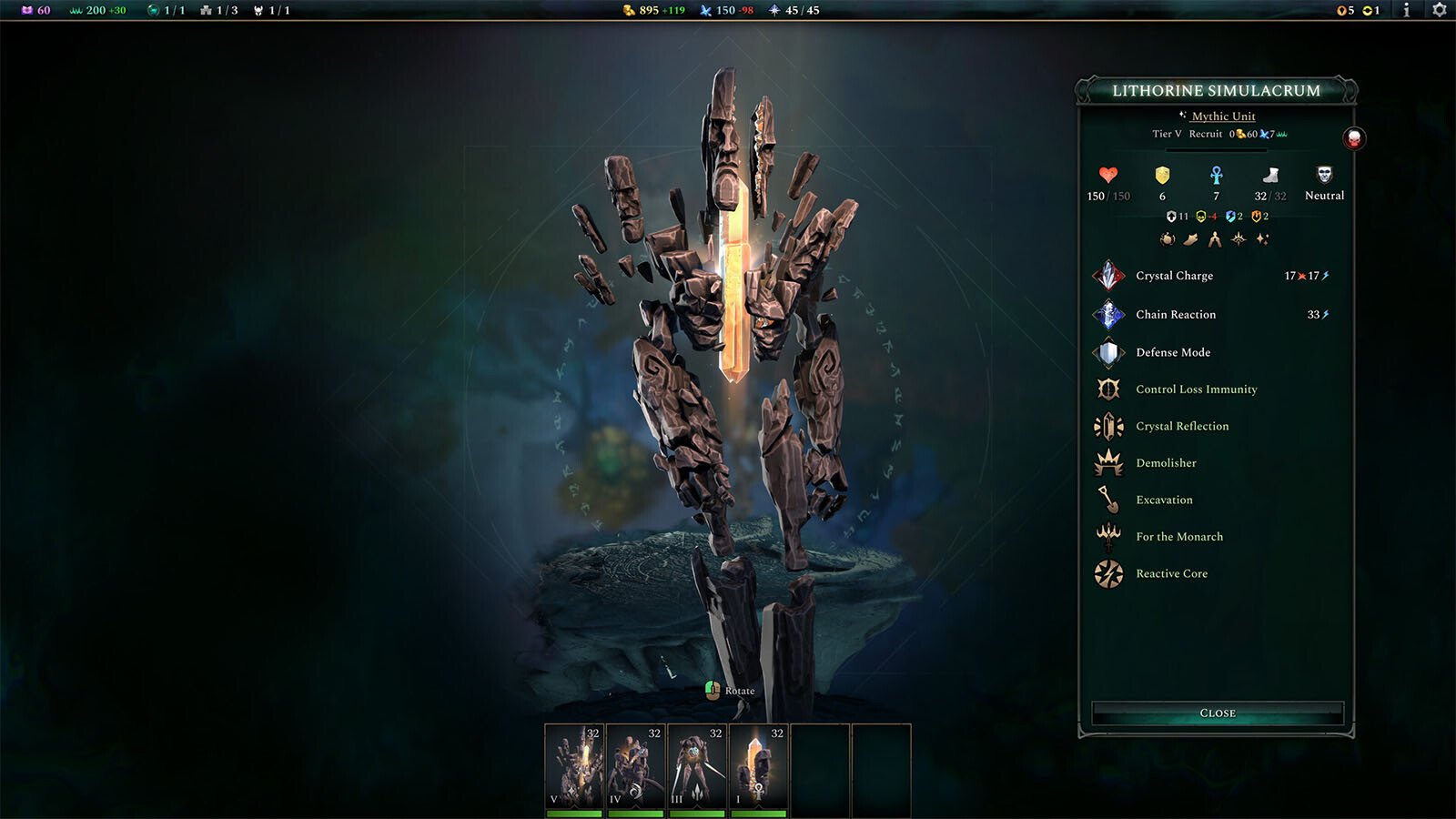
Task: Click the Demolisher crown icon
Action: tap(1109, 463)
